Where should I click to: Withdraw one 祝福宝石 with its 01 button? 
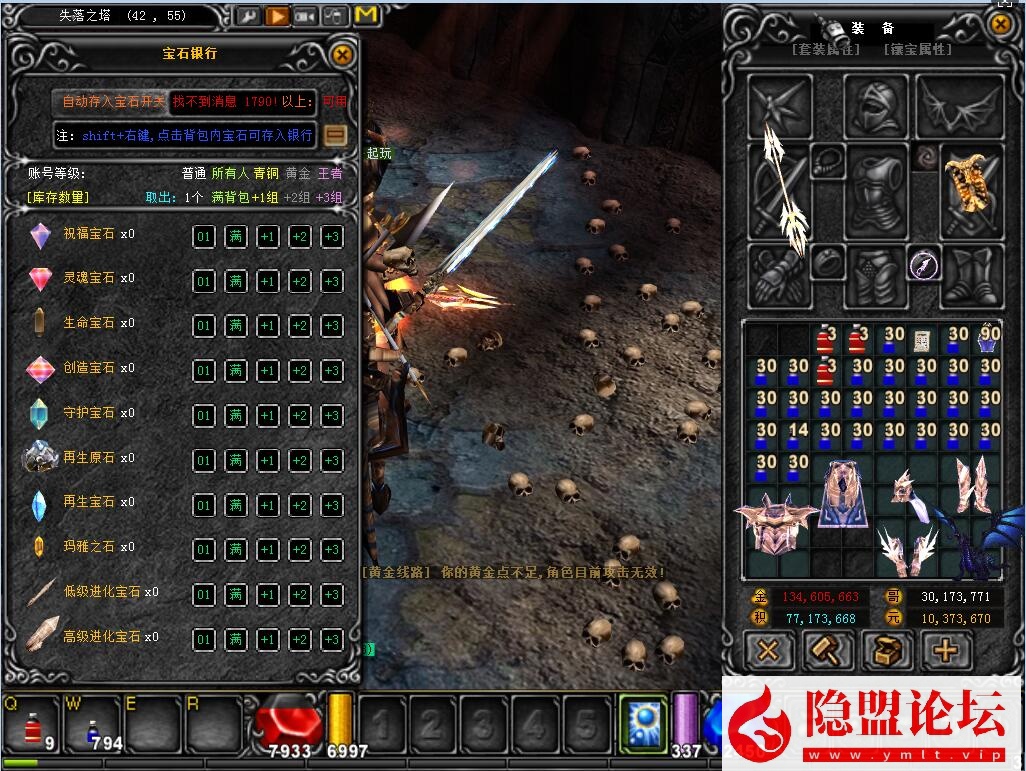(x=203, y=237)
